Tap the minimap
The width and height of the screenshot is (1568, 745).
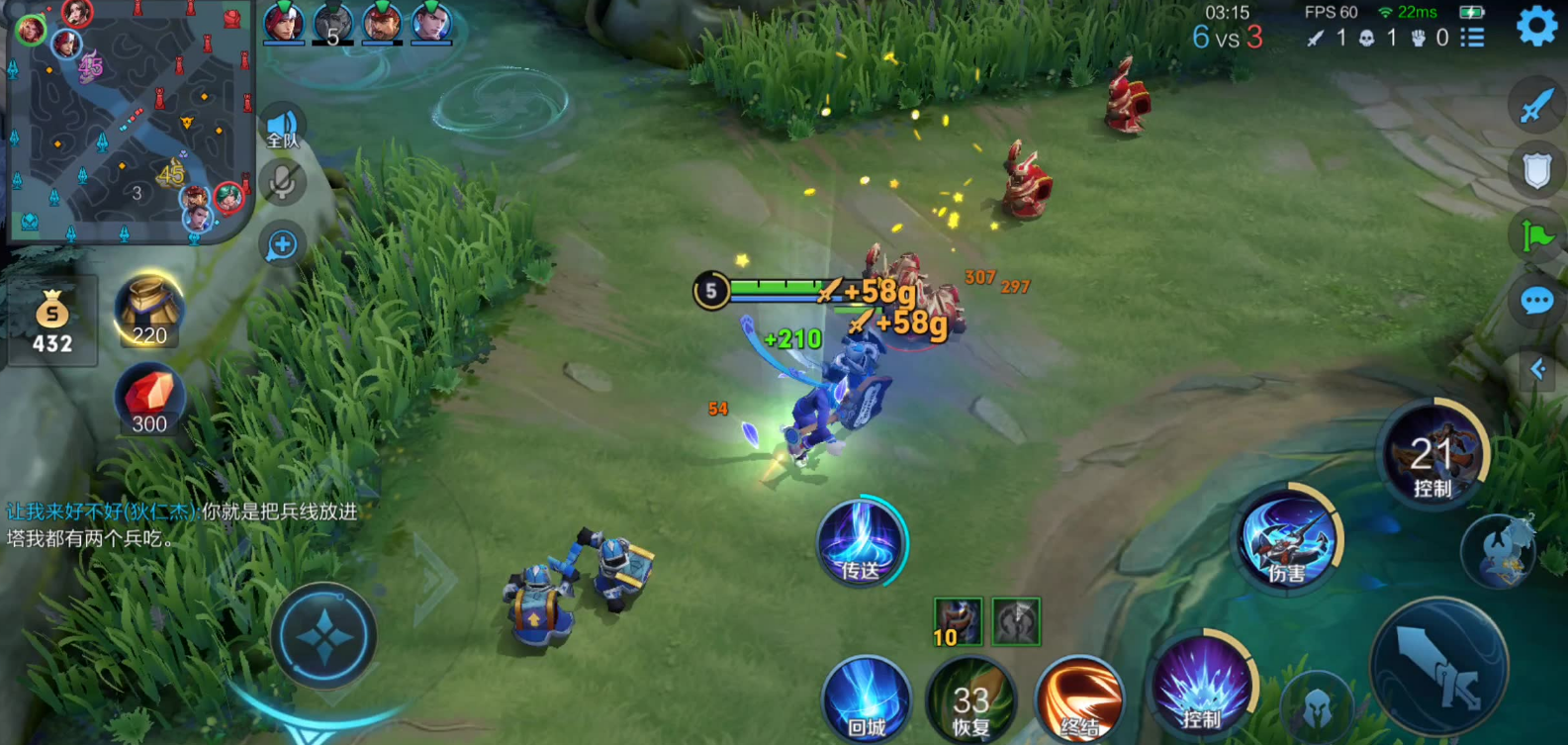coord(129,121)
